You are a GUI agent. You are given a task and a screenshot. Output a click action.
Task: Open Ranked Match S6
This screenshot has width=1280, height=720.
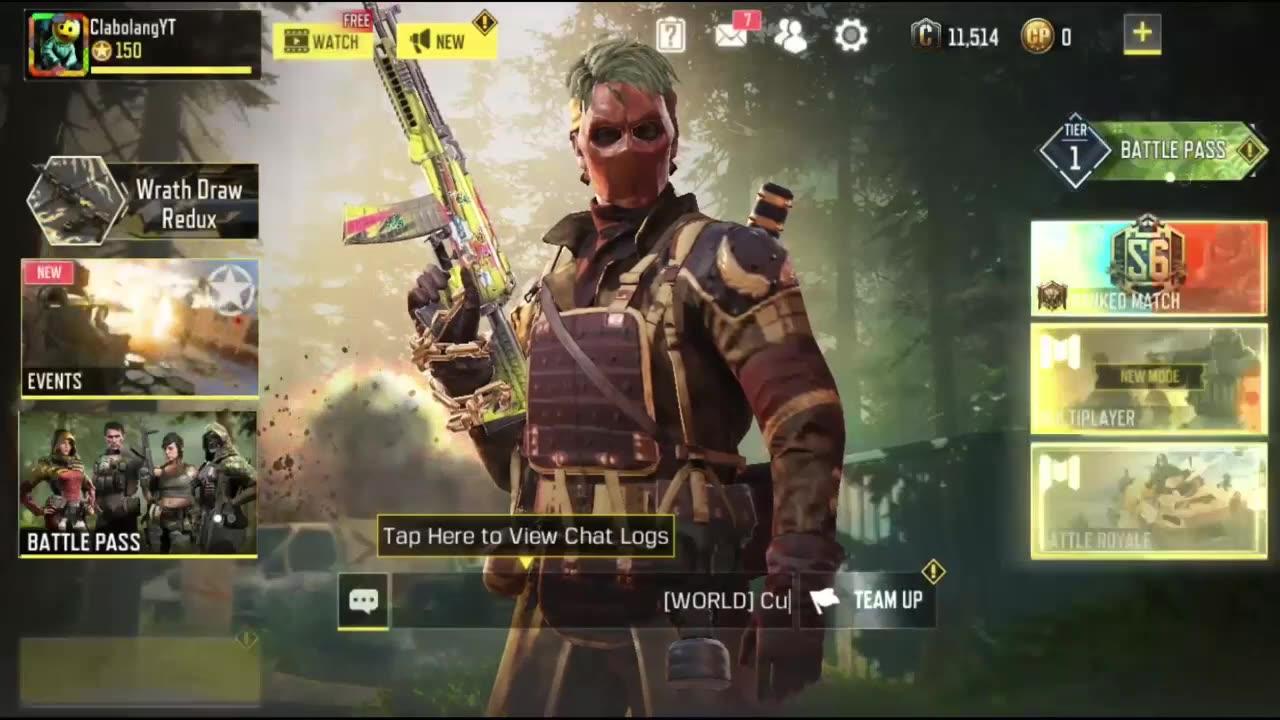pos(1148,265)
